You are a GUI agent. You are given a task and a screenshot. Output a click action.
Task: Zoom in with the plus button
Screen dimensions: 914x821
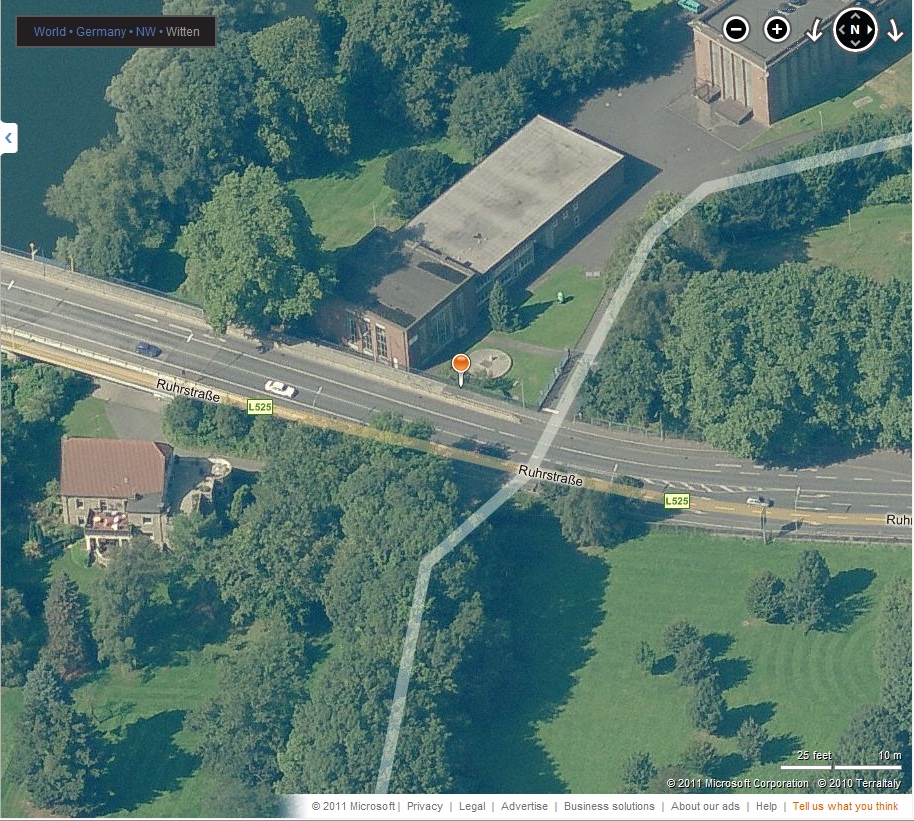pos(777,30)
